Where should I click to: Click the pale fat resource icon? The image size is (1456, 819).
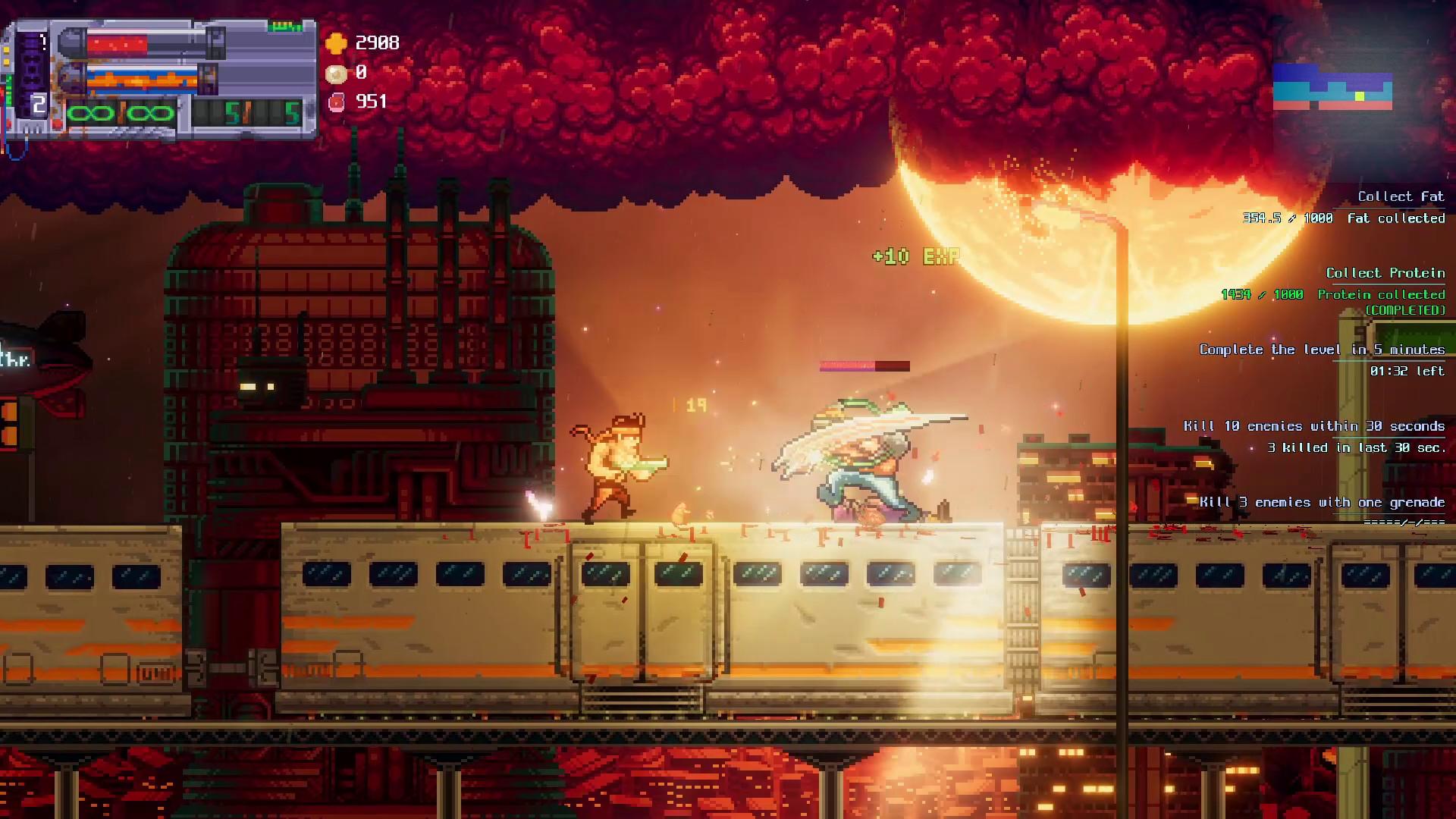coord(336,73)
